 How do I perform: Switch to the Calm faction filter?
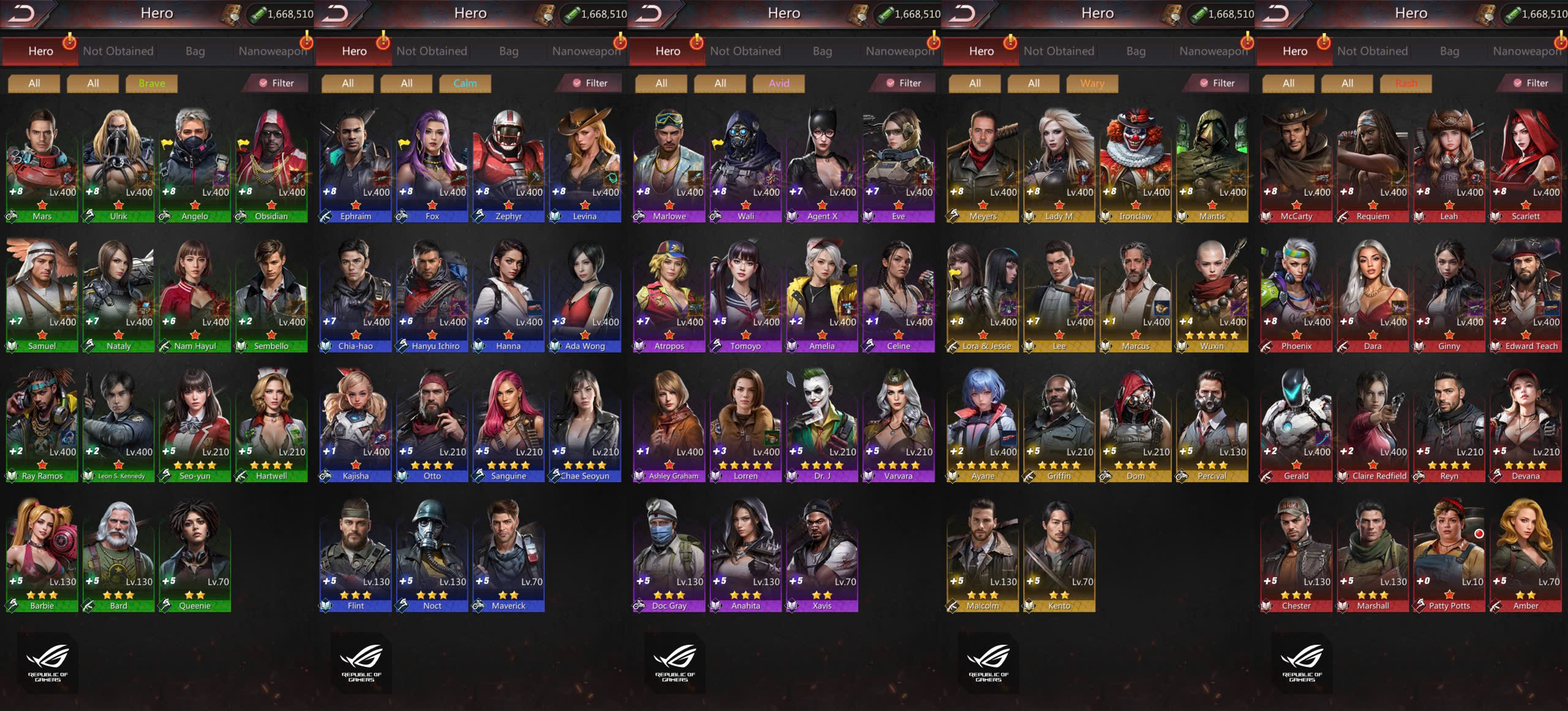(465, 83)
